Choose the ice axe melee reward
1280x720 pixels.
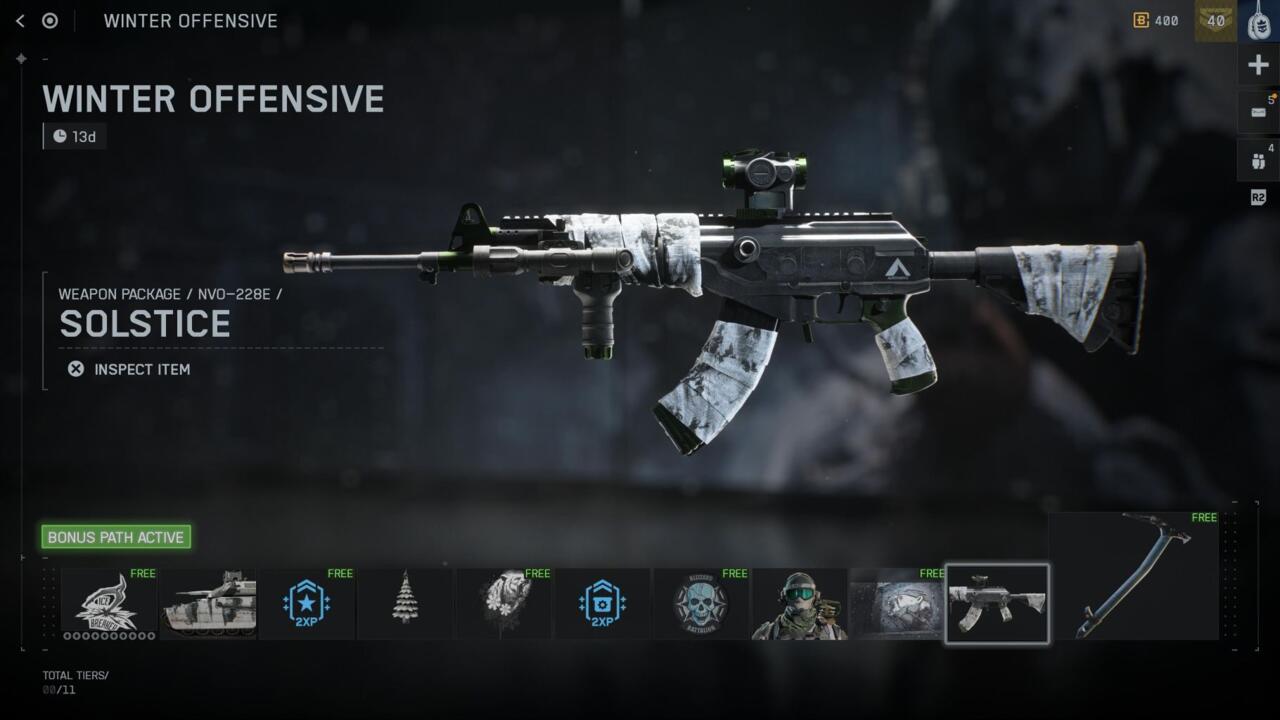[x=1134, y=575]
